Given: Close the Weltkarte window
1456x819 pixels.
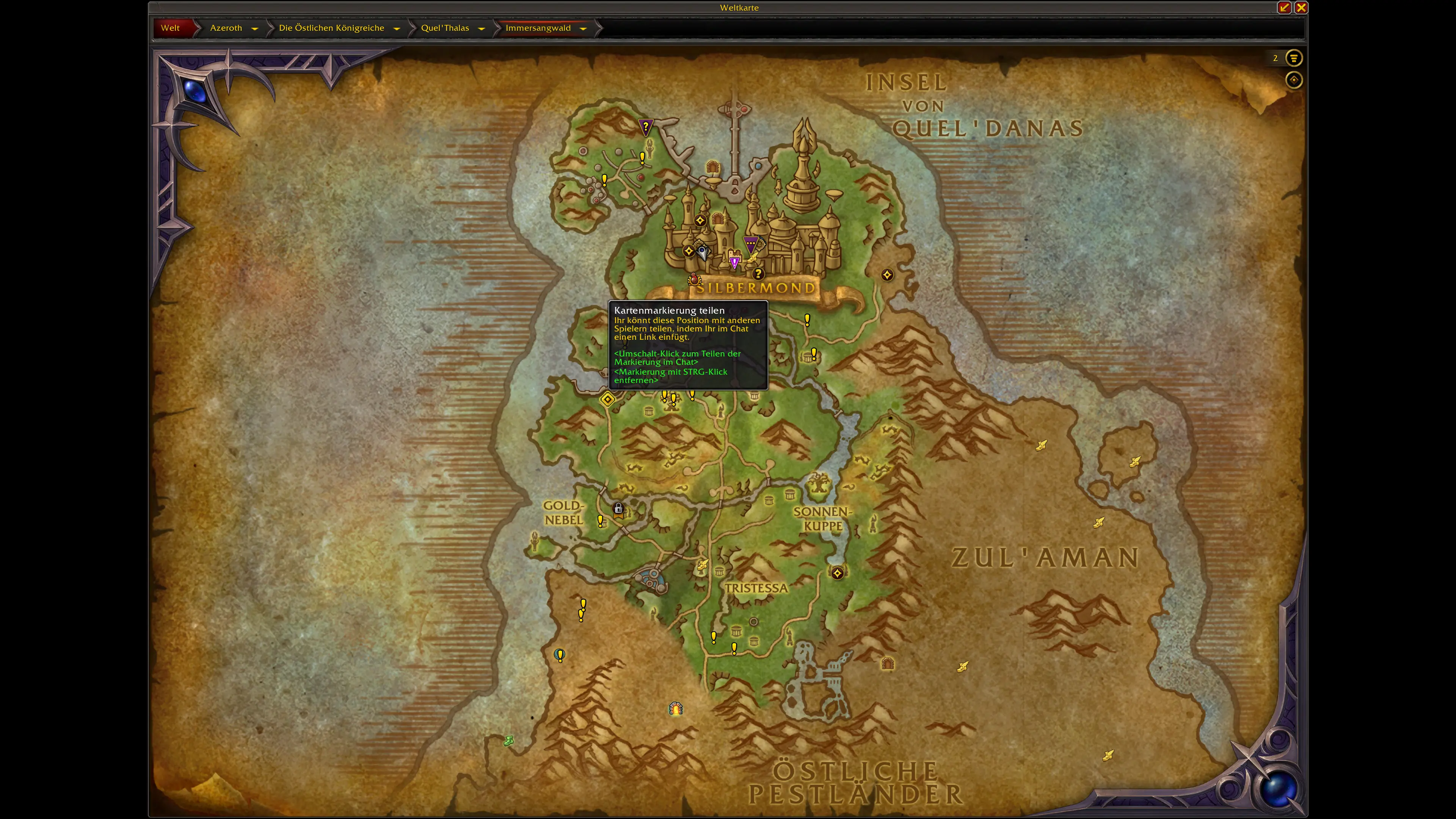Looking at the screenshot, I should click(1301, 7).
